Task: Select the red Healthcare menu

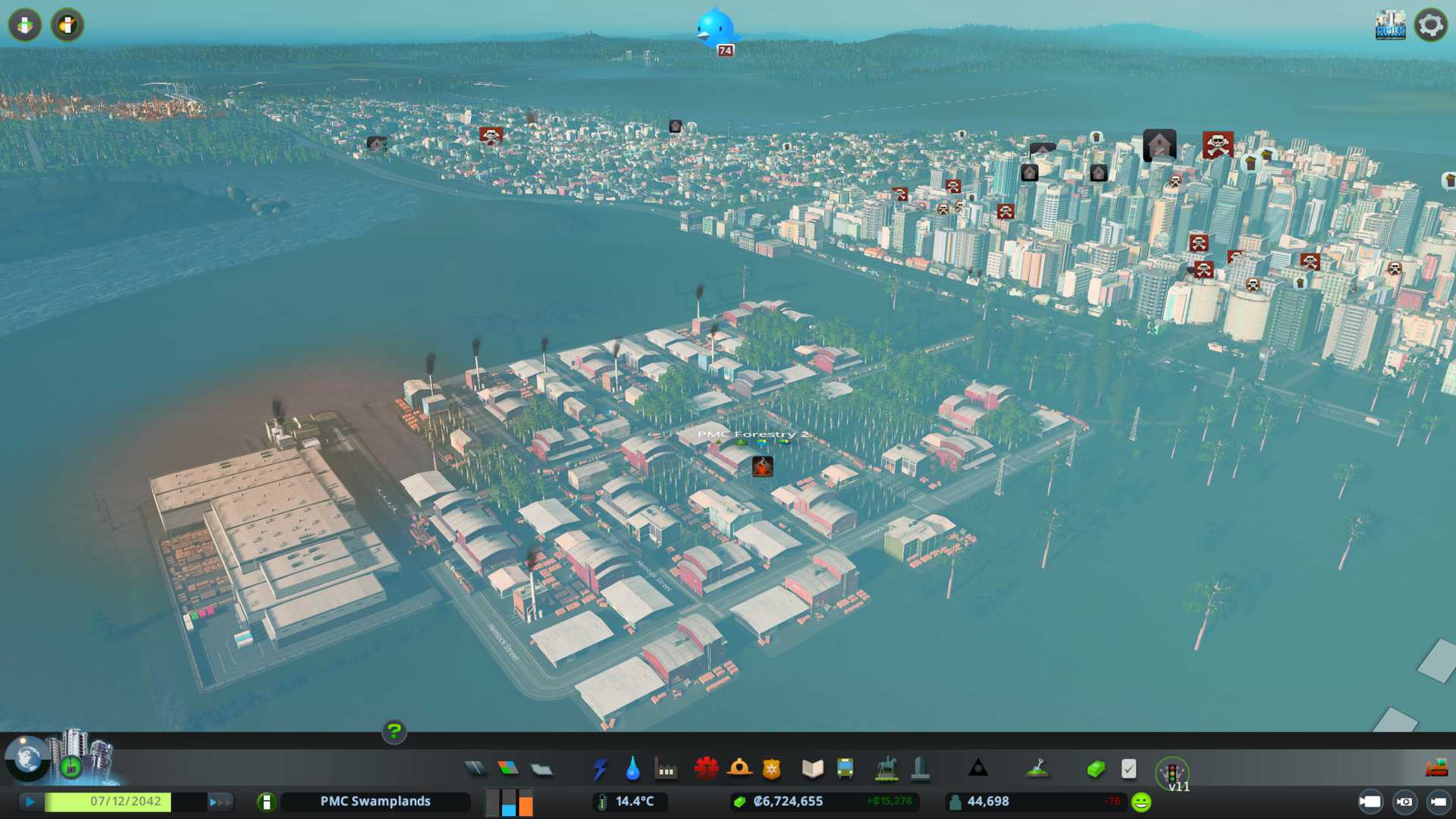Action: 706,769
